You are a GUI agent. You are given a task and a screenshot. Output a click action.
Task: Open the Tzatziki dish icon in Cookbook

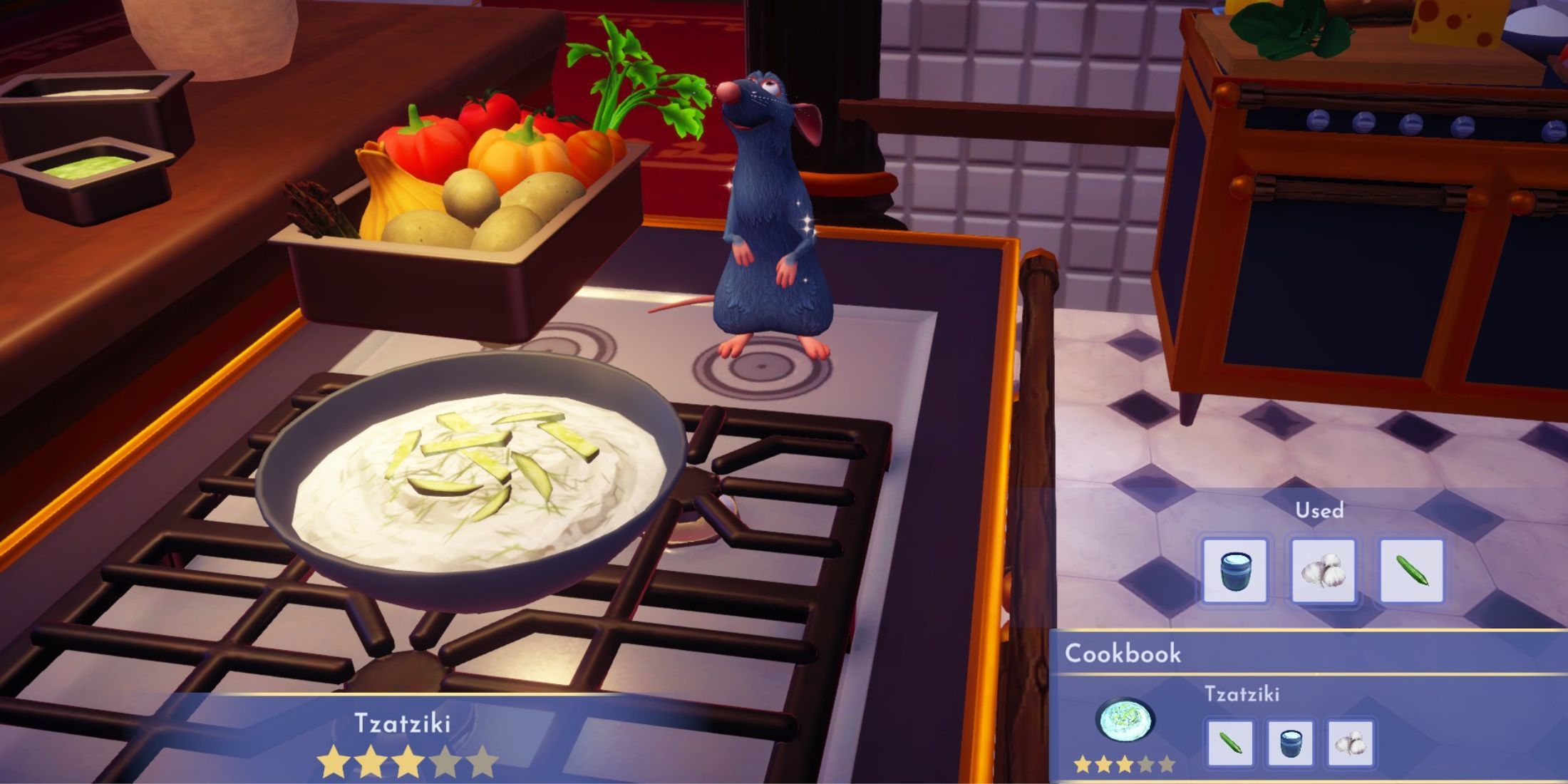[1125, 721]
